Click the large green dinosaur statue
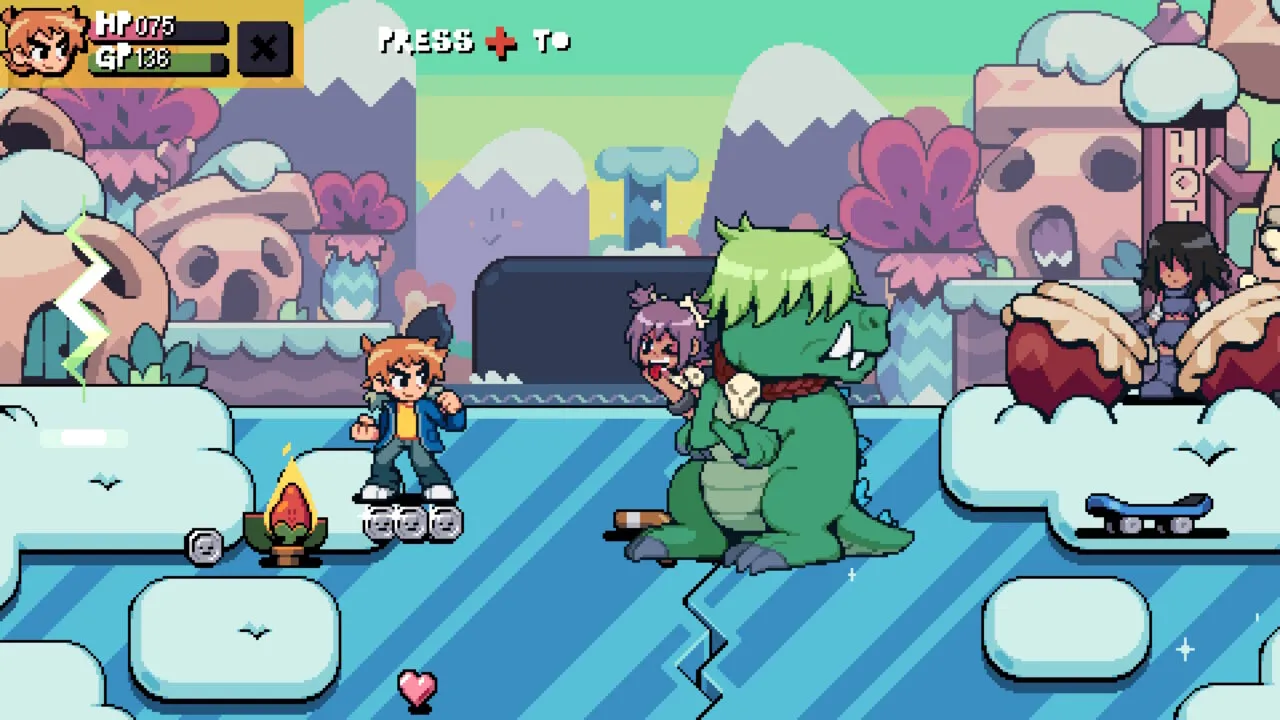Viewport: 1280px width, 720px height. (x=780, y=420)
